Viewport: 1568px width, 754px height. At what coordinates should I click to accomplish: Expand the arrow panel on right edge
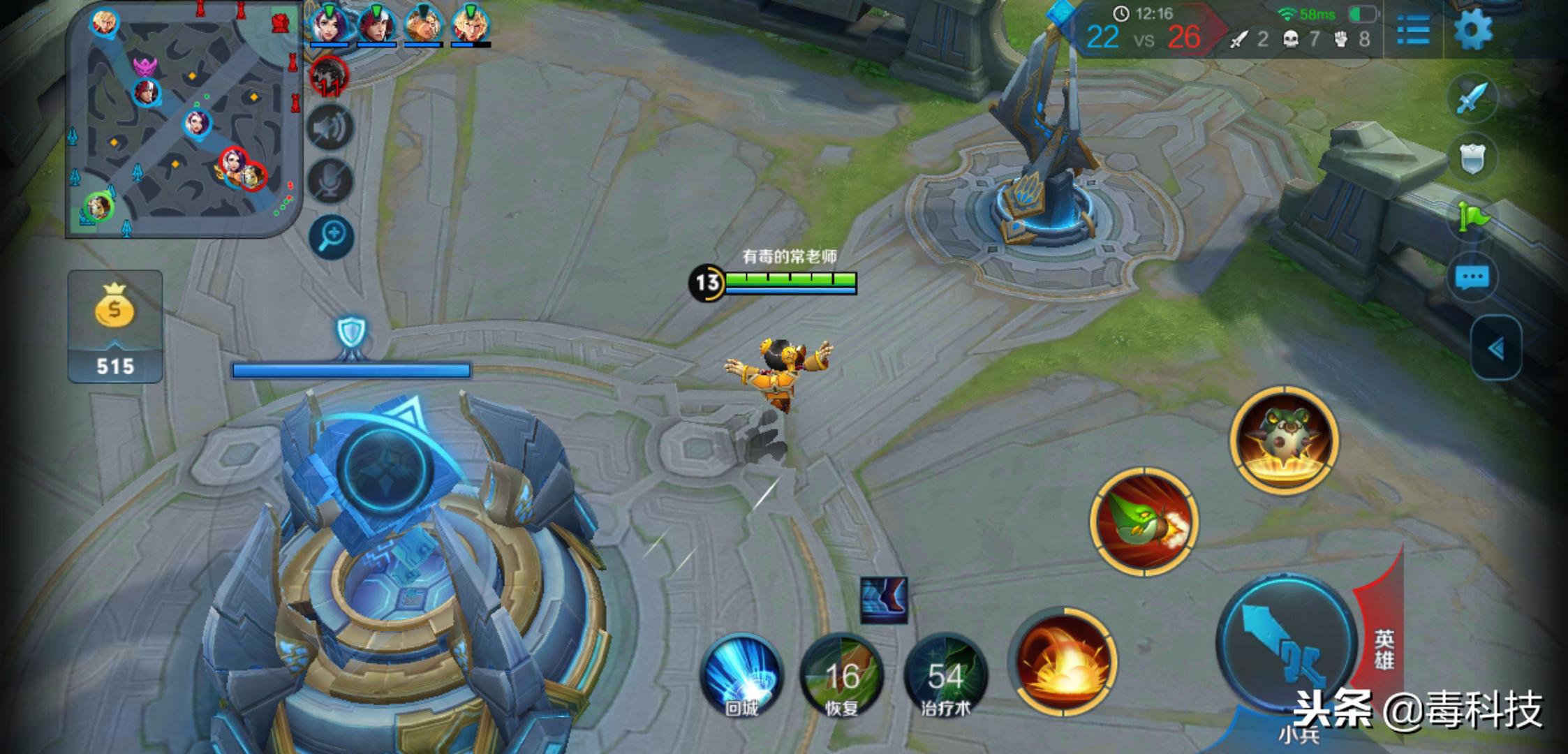tap(1495, 348)
